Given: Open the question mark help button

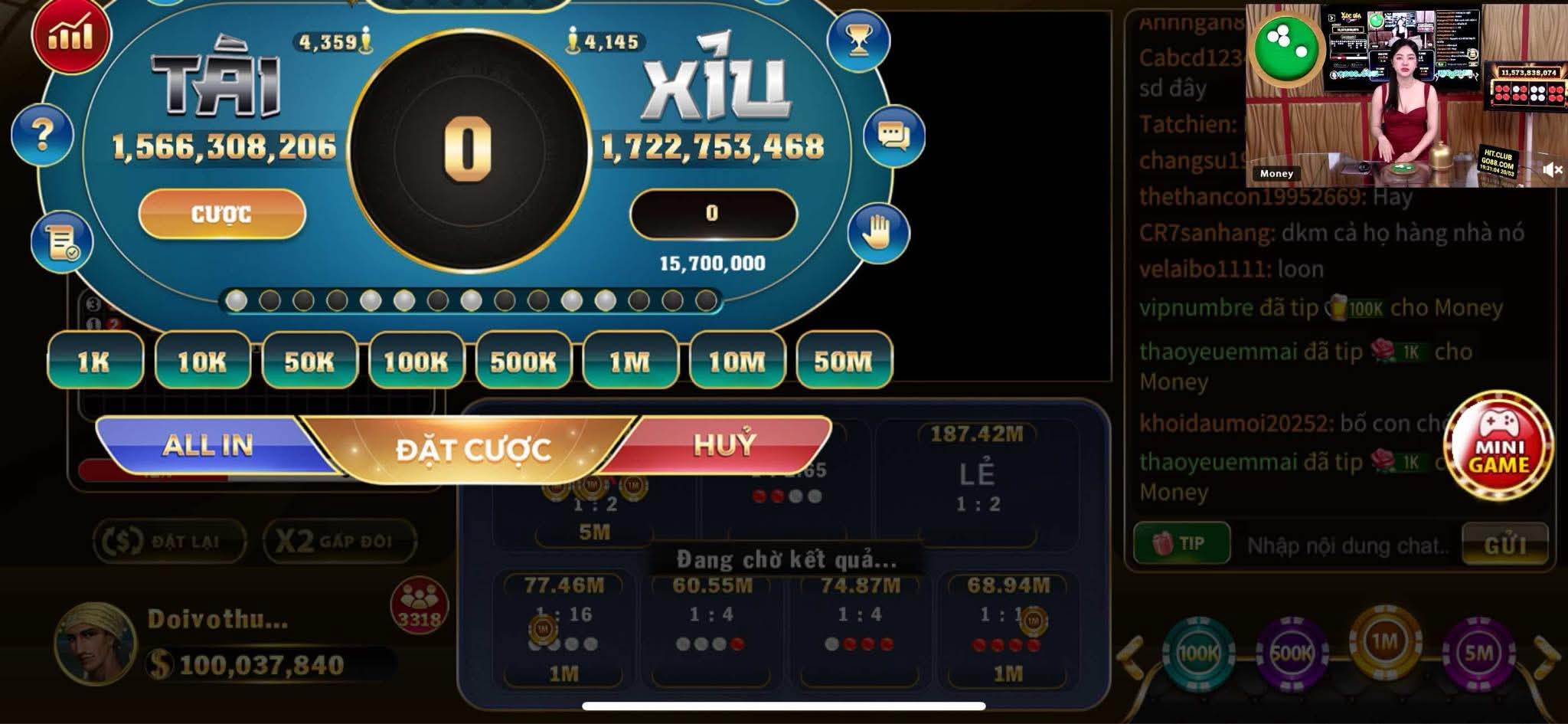Looking at the screenshot, I should (x=43, y=136).
